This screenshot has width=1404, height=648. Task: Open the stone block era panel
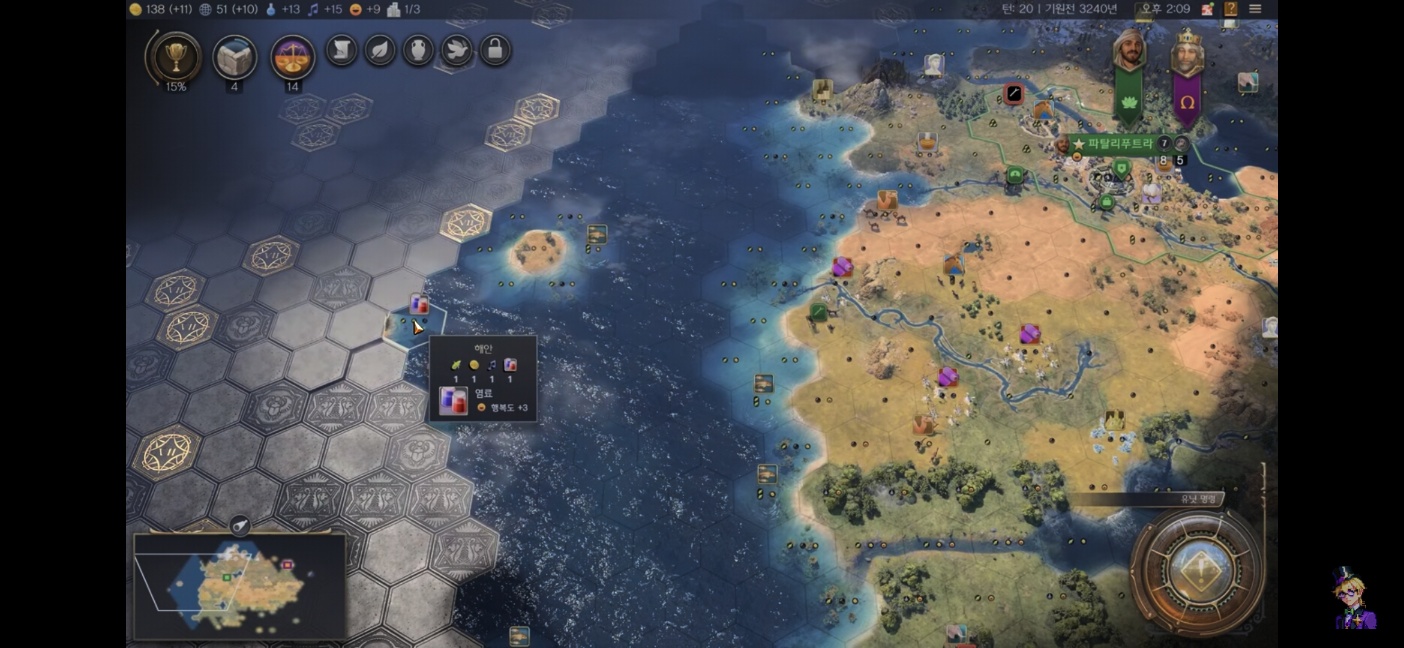(235, 57)
